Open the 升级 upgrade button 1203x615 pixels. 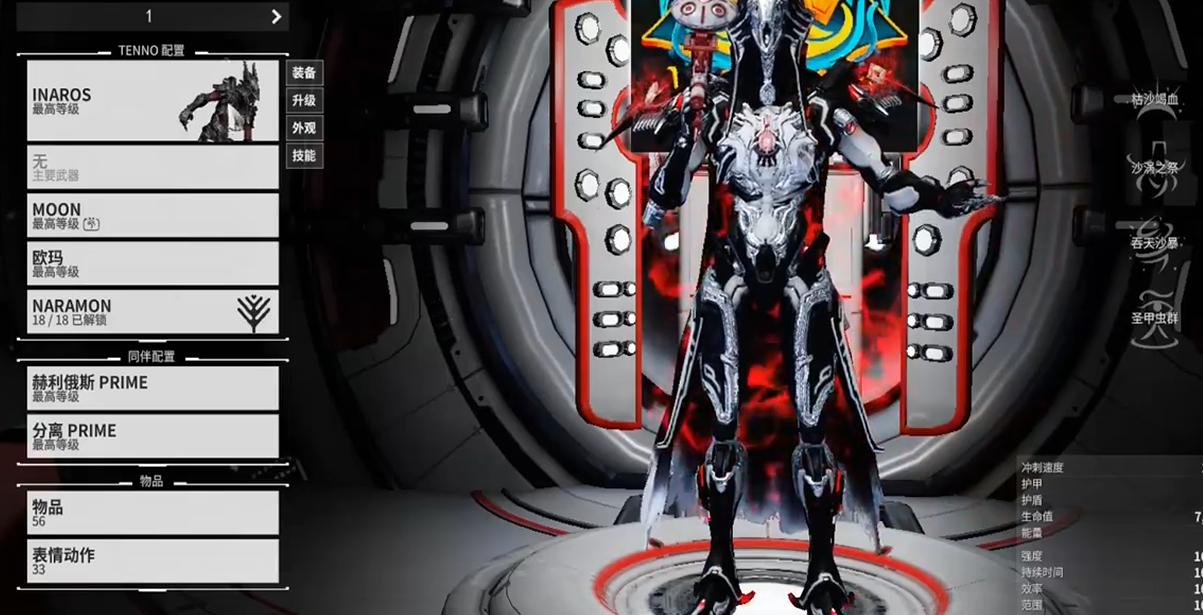[304, 100]
